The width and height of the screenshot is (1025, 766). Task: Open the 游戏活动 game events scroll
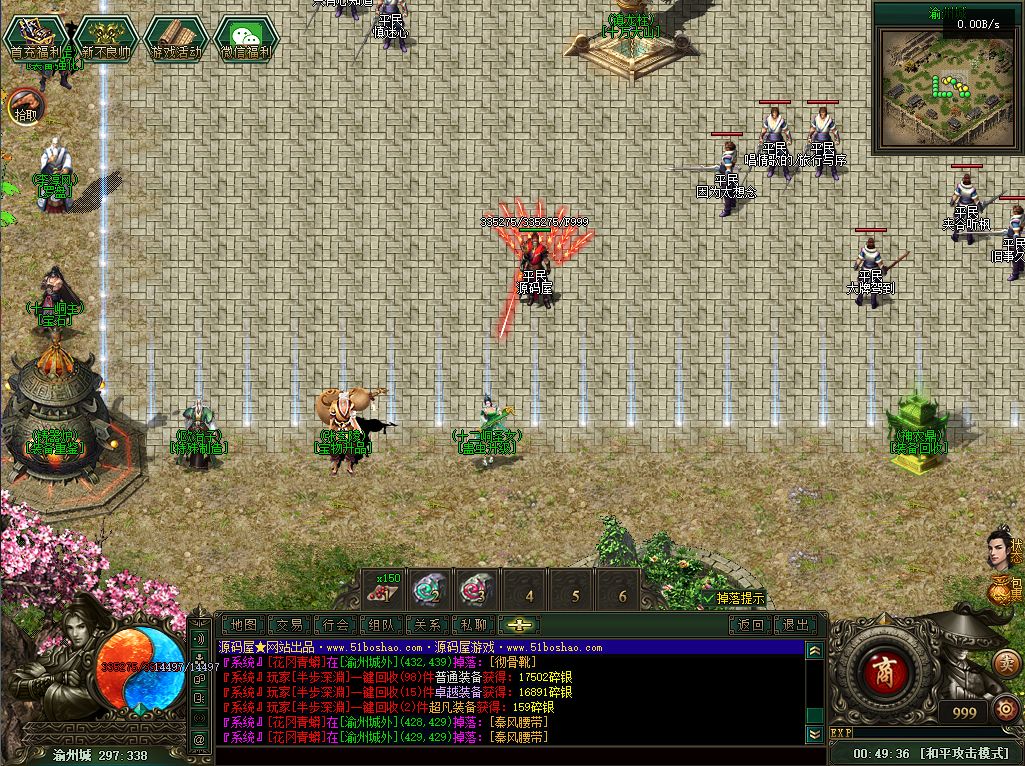coord(176,40)
